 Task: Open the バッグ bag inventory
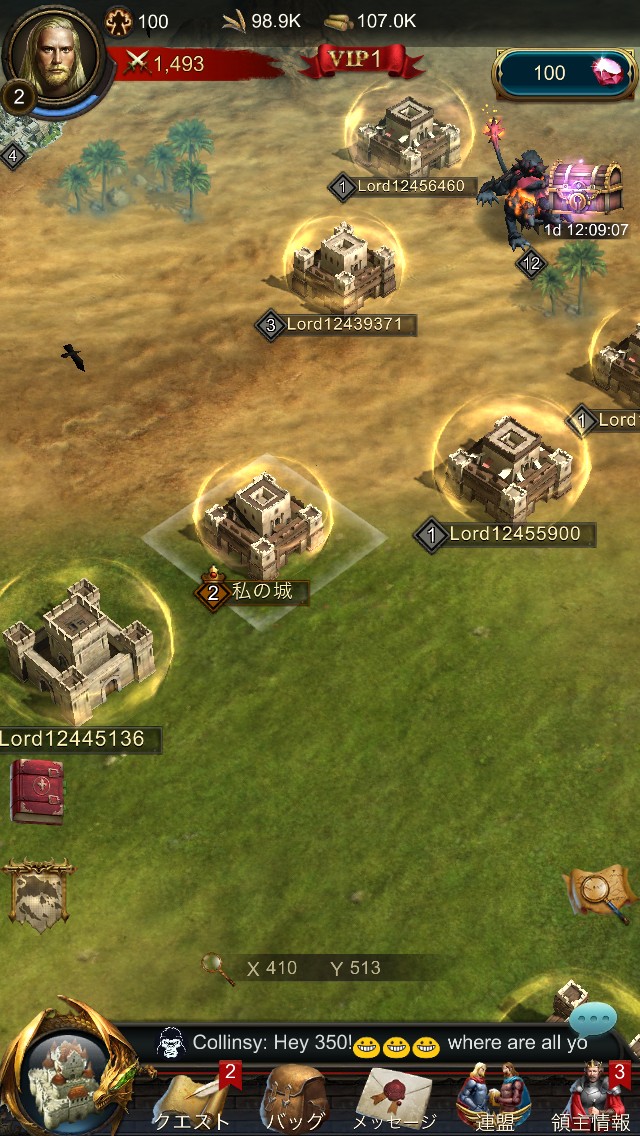click(295, 1098)
